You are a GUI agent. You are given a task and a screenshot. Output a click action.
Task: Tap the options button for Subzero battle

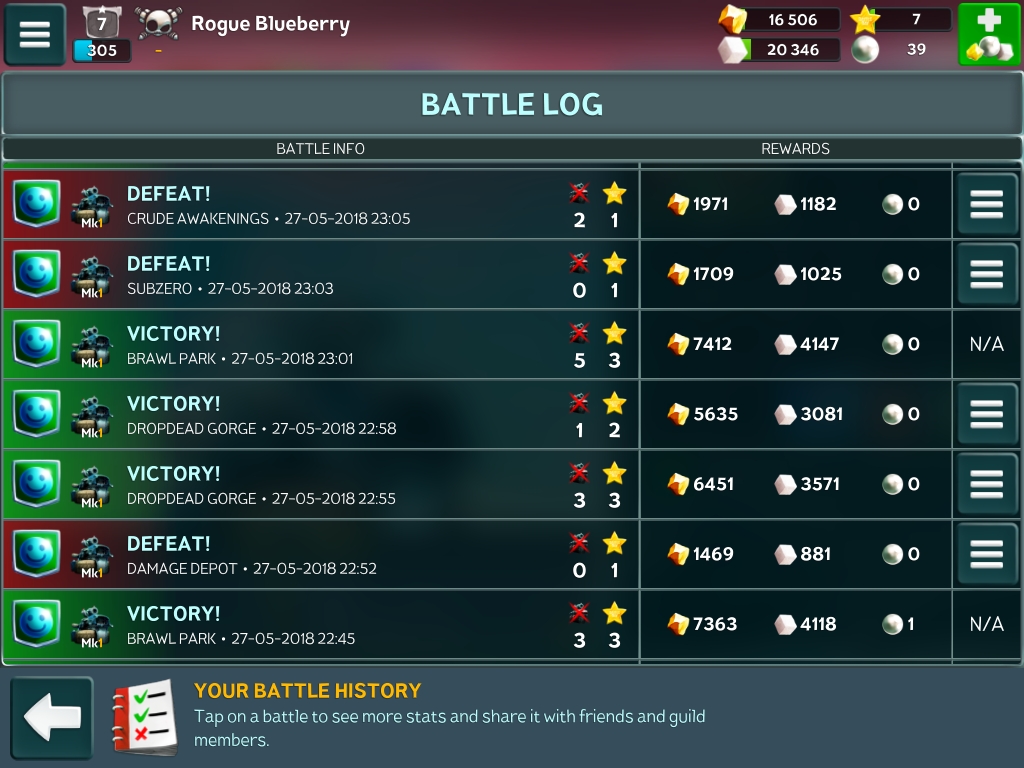coord(986,274)
